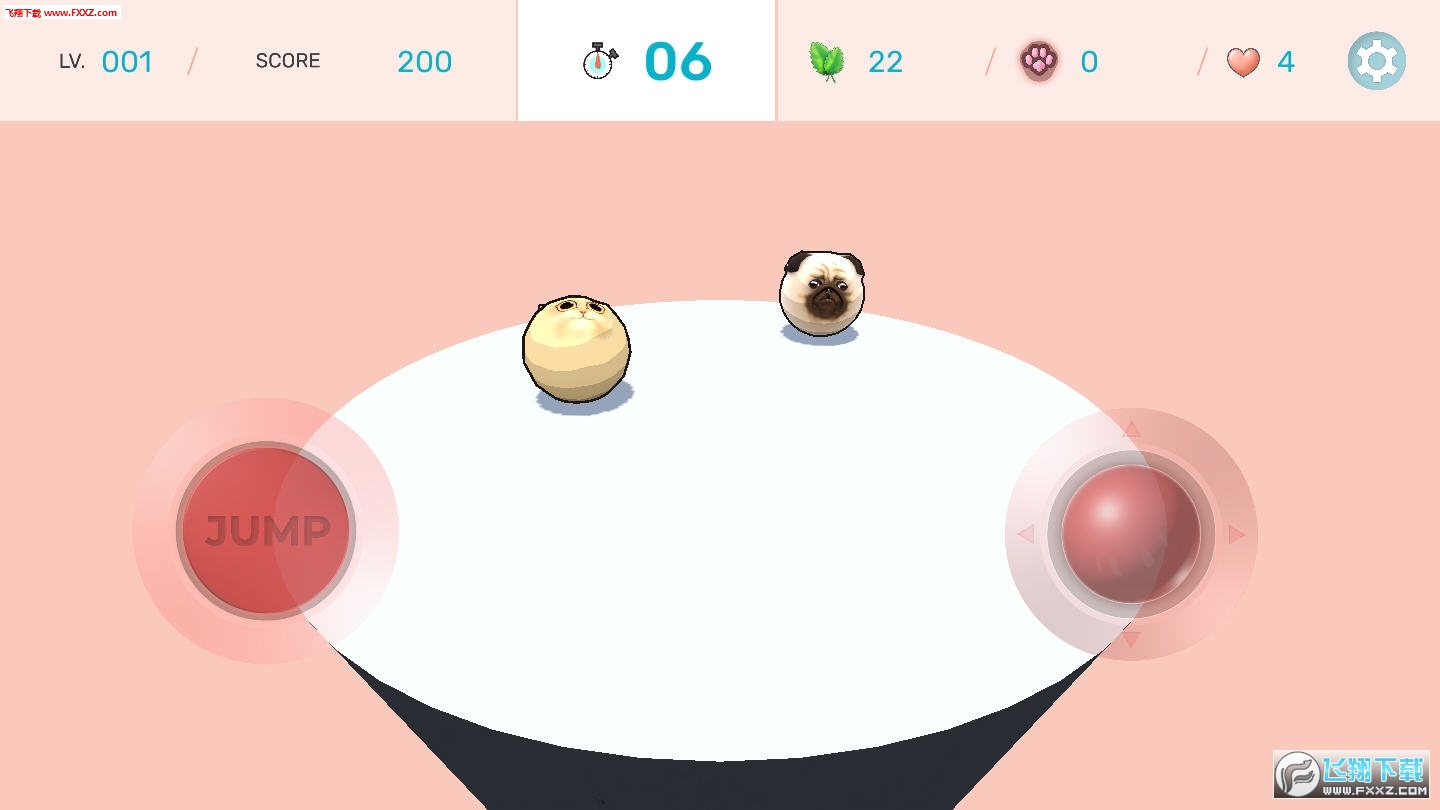Select the LV. 001 level display

coord(107,61)
